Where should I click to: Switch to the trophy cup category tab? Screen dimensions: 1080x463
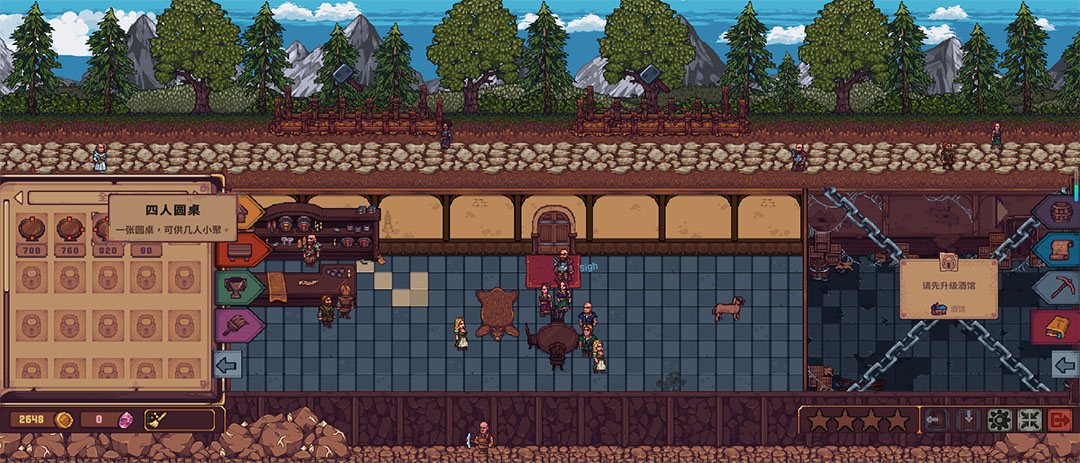pos(238,288)
